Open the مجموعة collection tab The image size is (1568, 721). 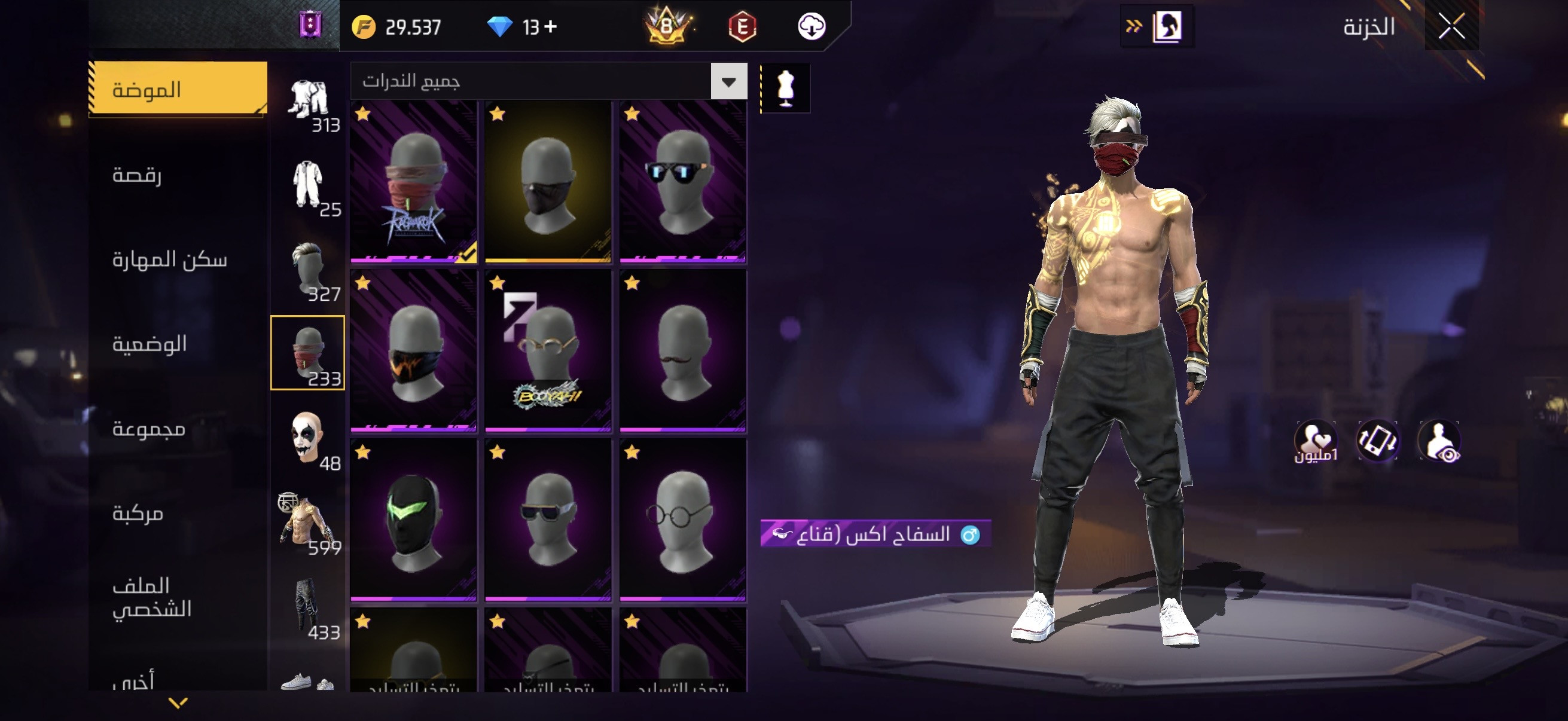[148, 428]
